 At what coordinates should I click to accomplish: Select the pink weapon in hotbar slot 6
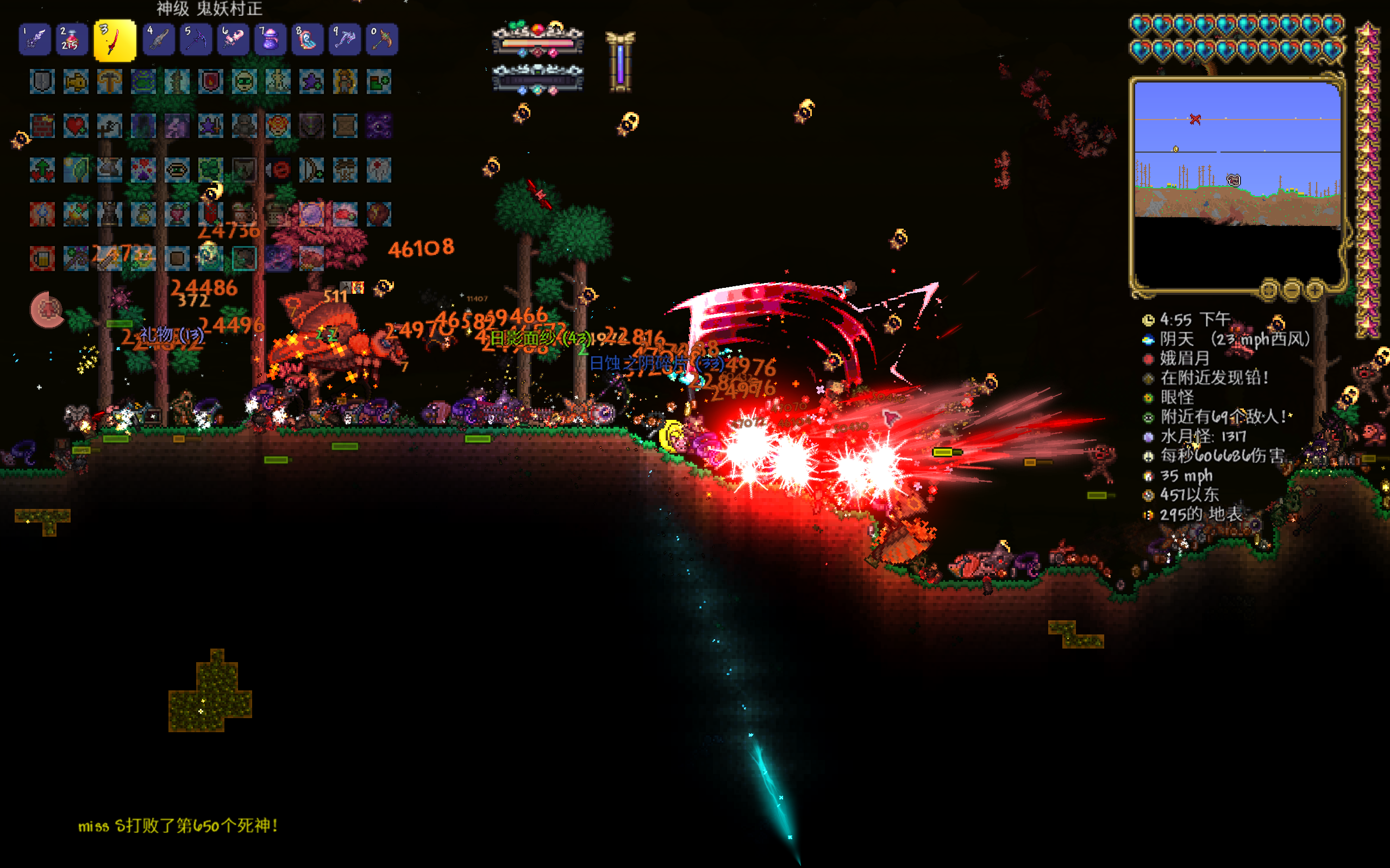[233, 40]
